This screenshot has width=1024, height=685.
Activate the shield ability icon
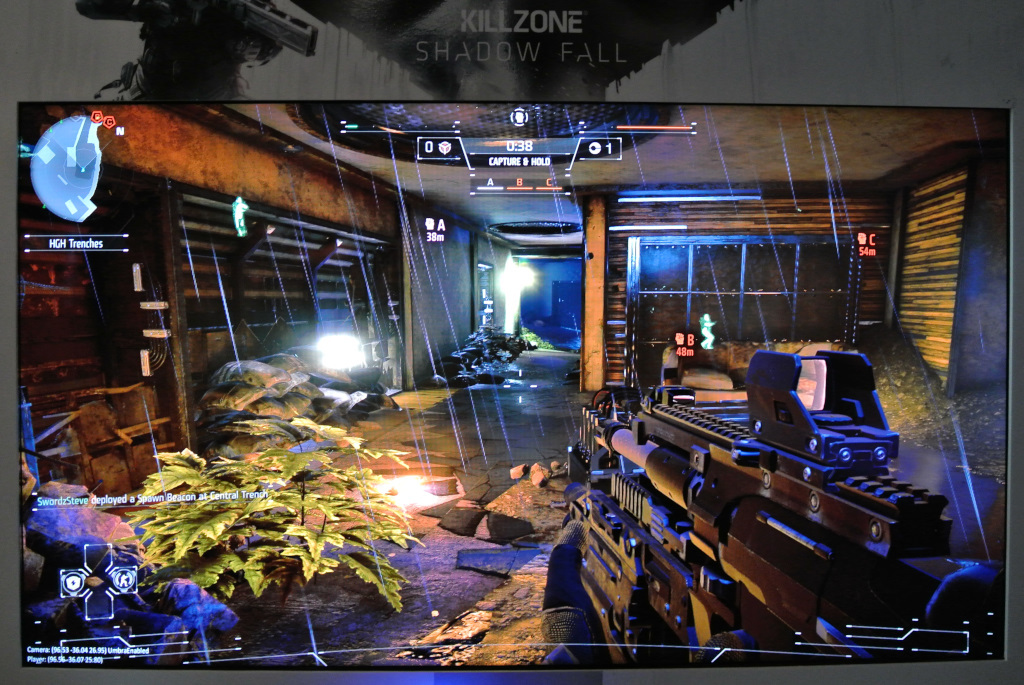click(74, 581)
